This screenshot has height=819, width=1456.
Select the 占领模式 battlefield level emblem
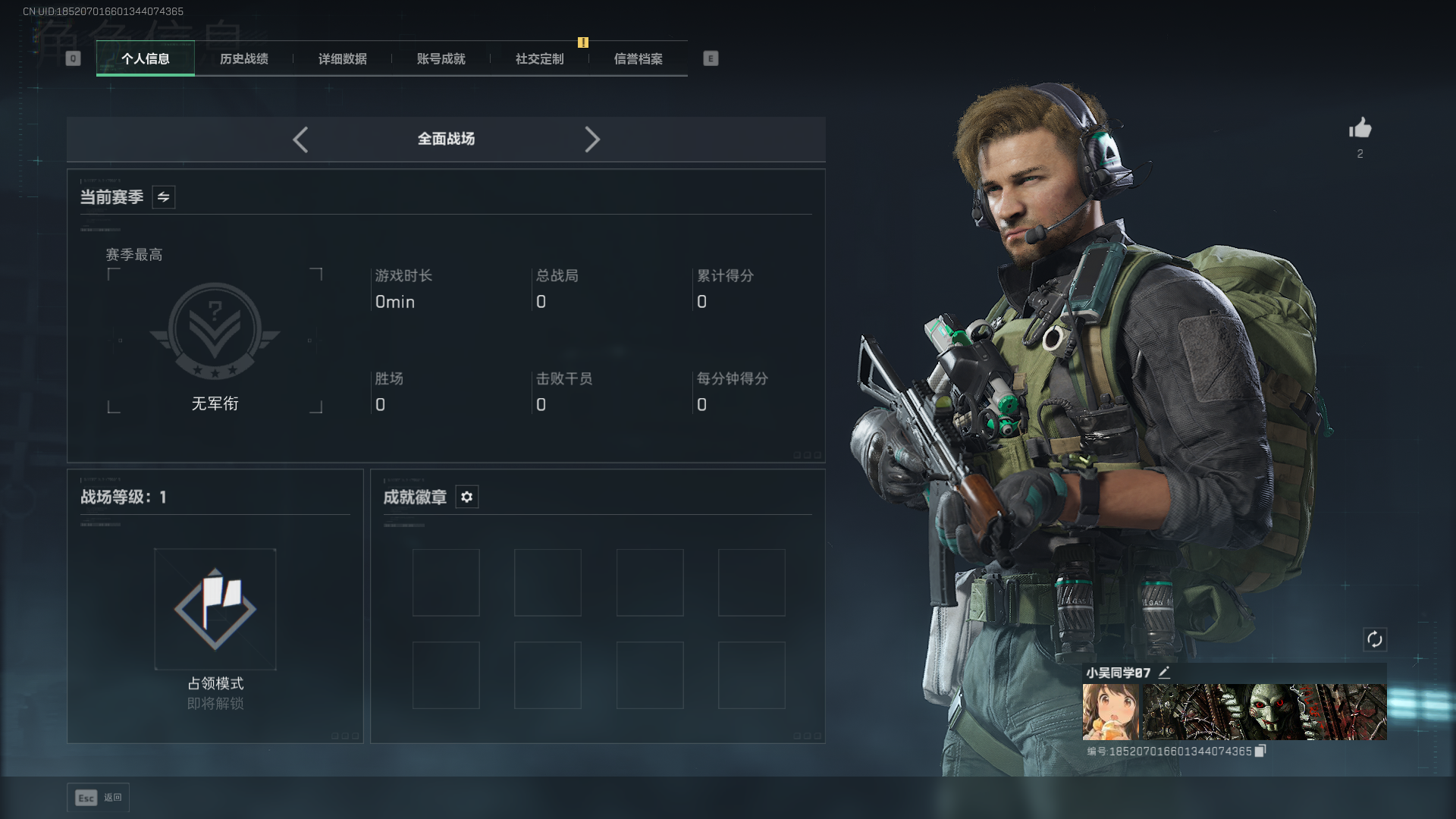pyautogui.click(x=215, y=609)
